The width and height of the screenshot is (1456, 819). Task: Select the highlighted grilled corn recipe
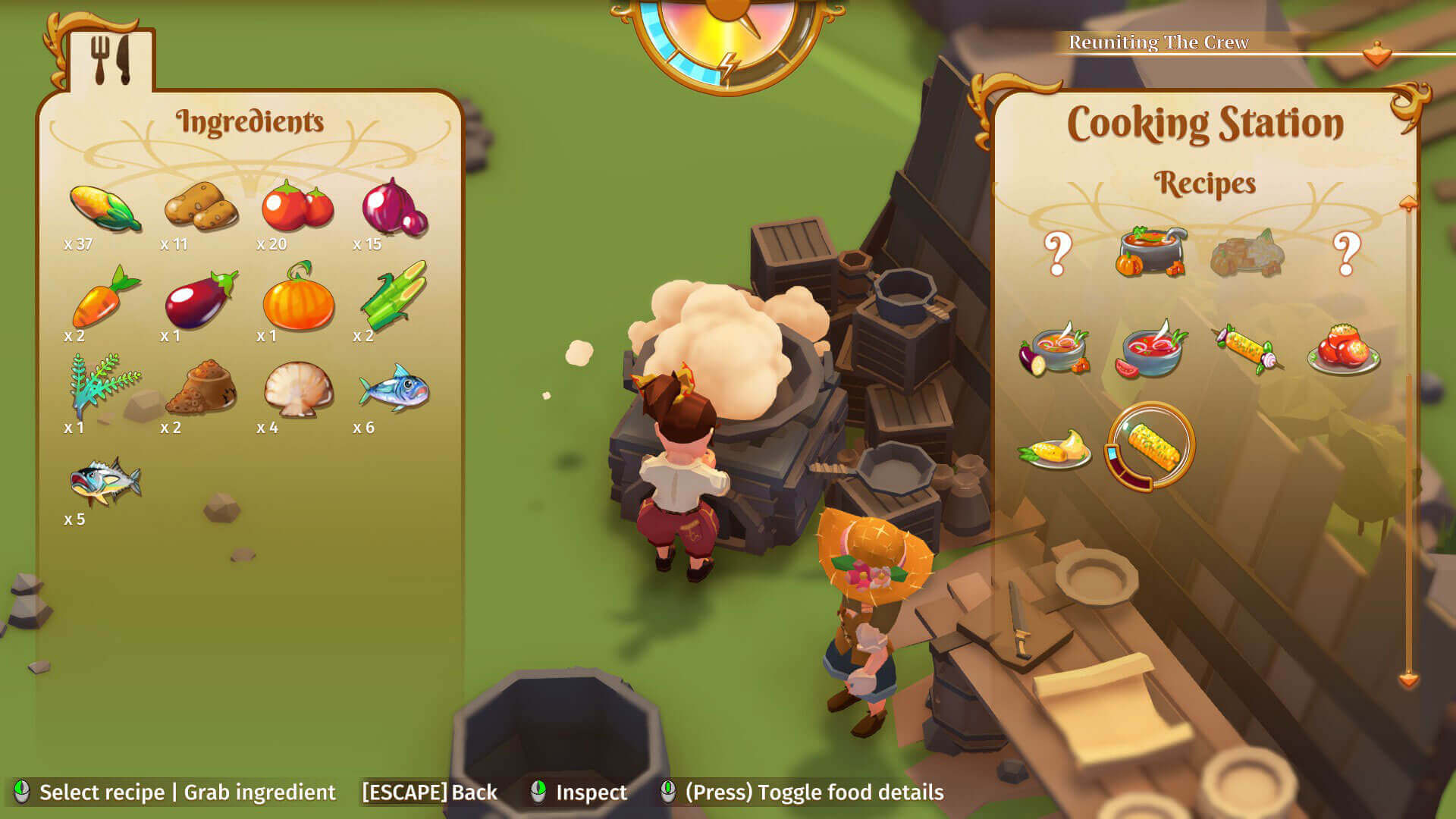1150,447
